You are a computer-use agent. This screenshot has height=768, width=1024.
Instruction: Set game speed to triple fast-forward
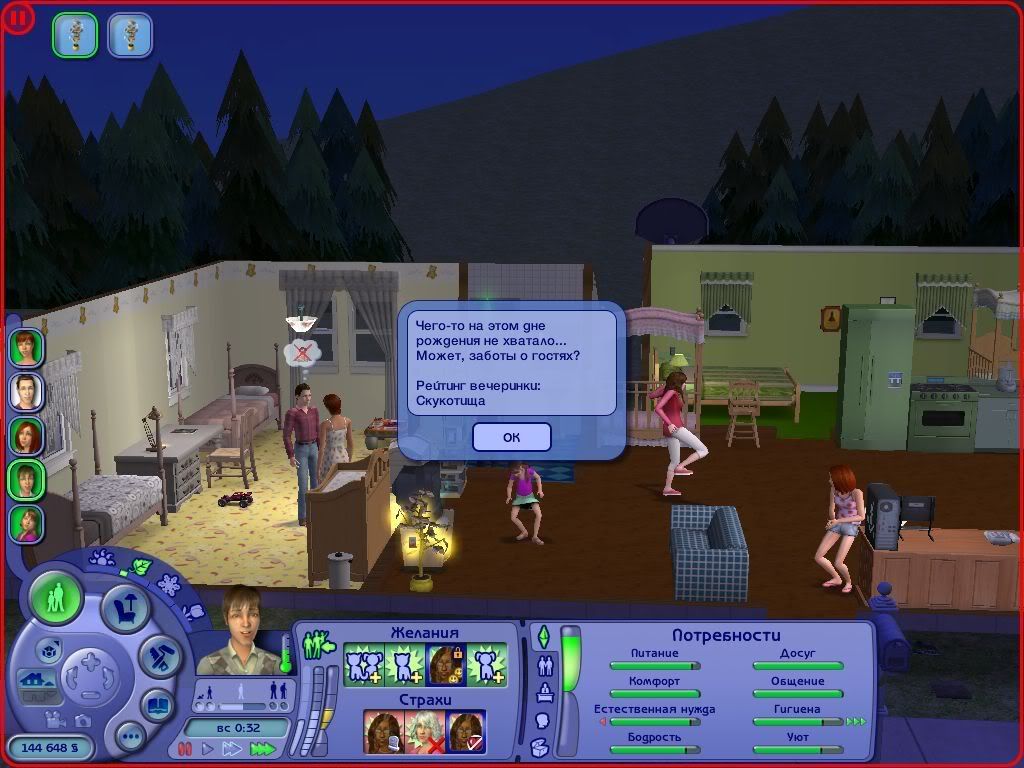262,748
